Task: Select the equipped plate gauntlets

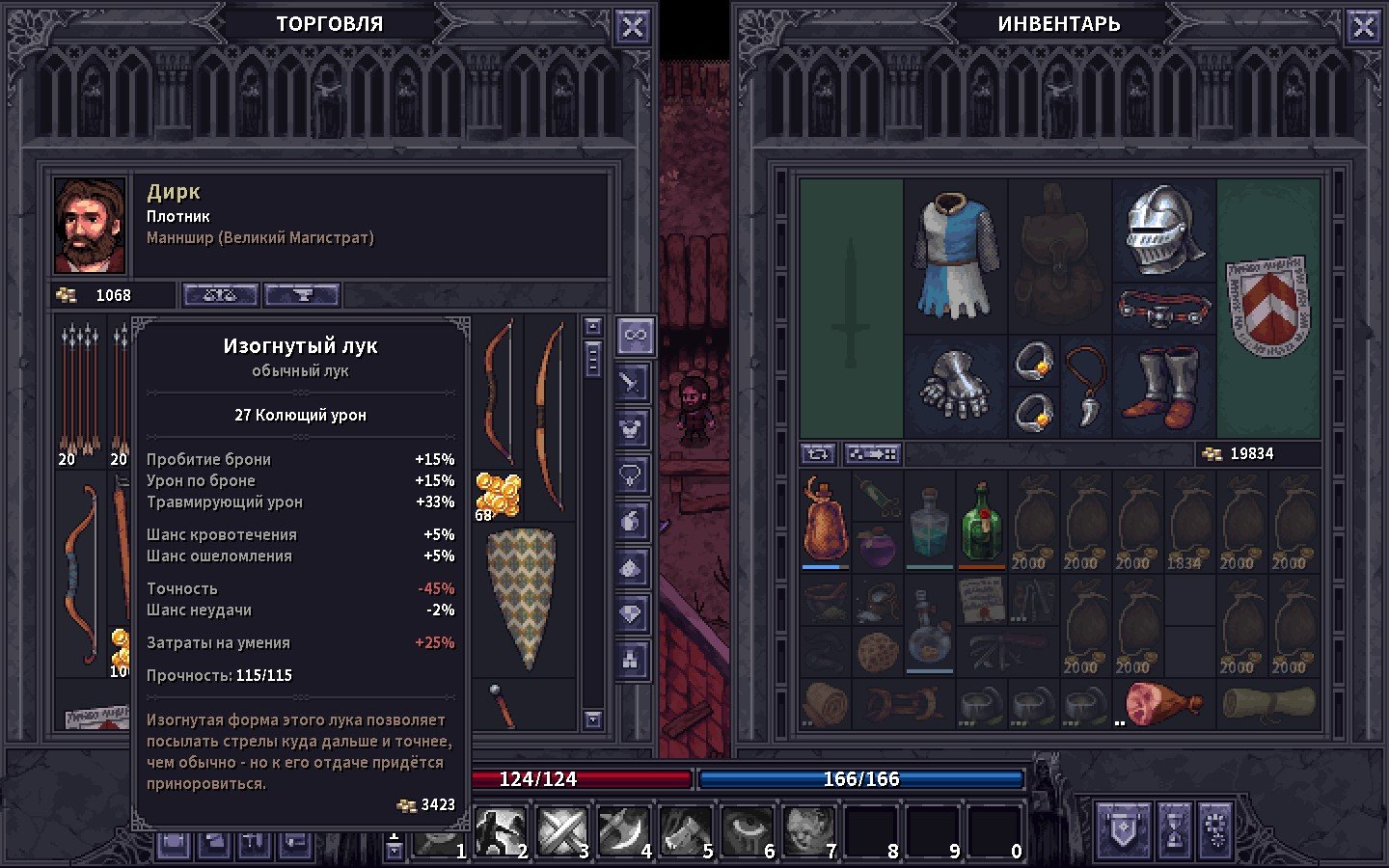Action: coord(955,386)
